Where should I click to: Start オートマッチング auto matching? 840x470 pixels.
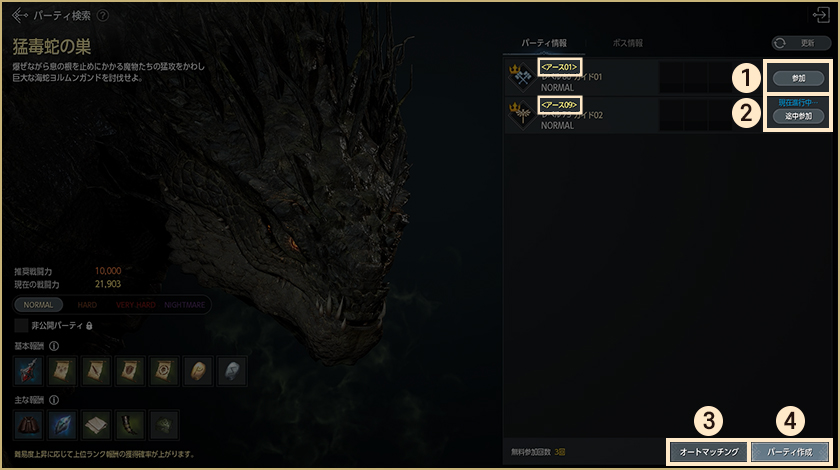(707, 452)
